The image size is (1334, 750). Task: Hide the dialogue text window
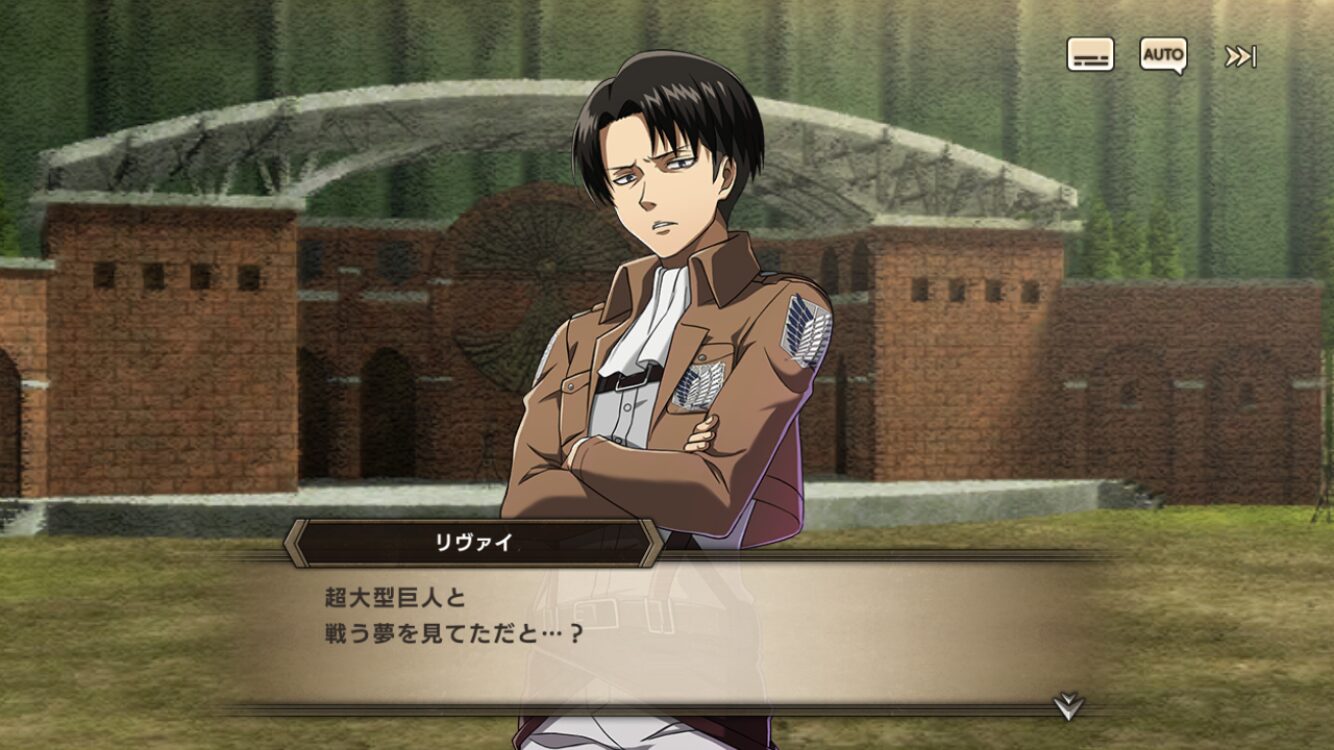tap(1090, 55)
